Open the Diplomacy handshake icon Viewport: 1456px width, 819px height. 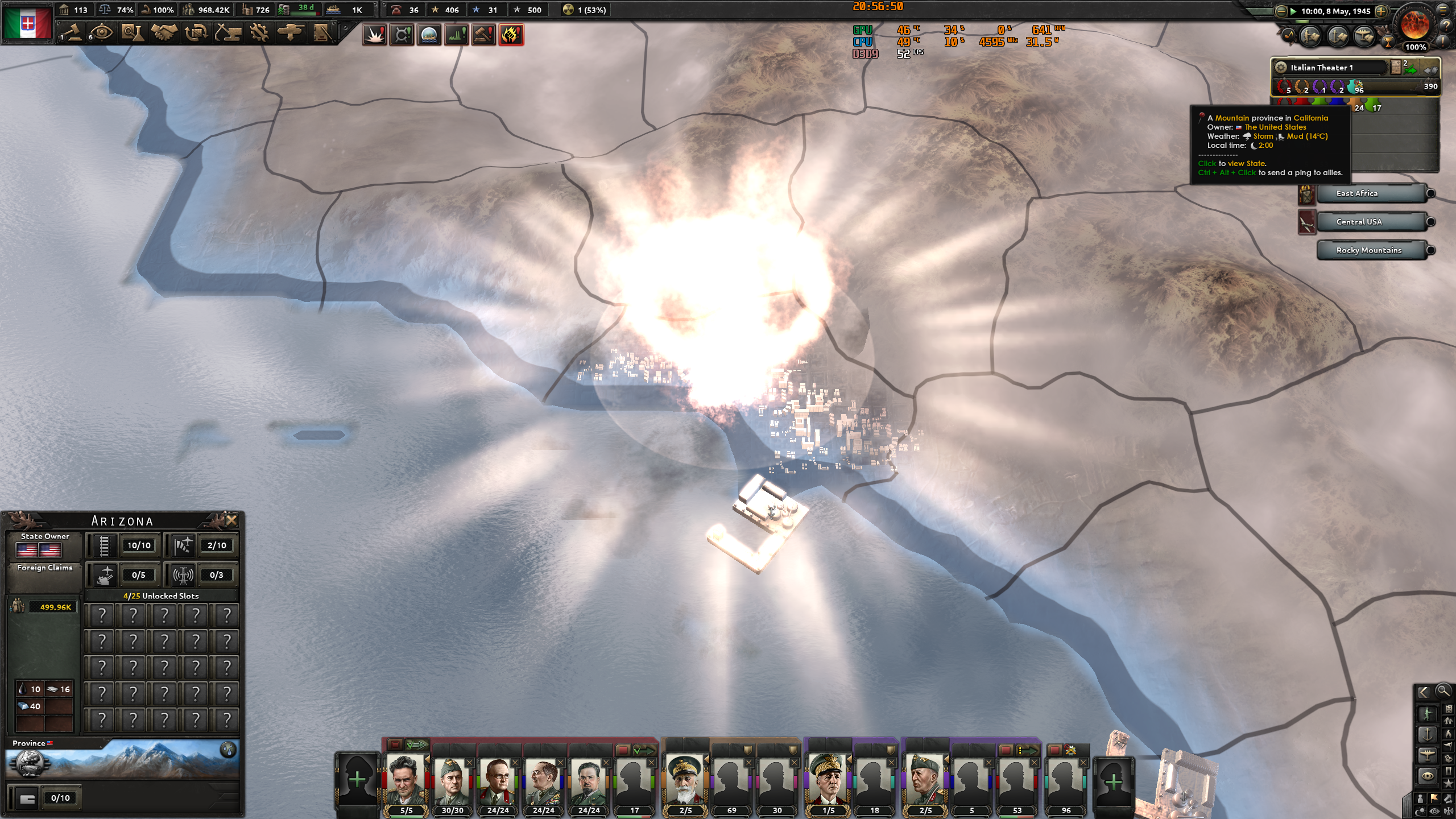[164, 33]
